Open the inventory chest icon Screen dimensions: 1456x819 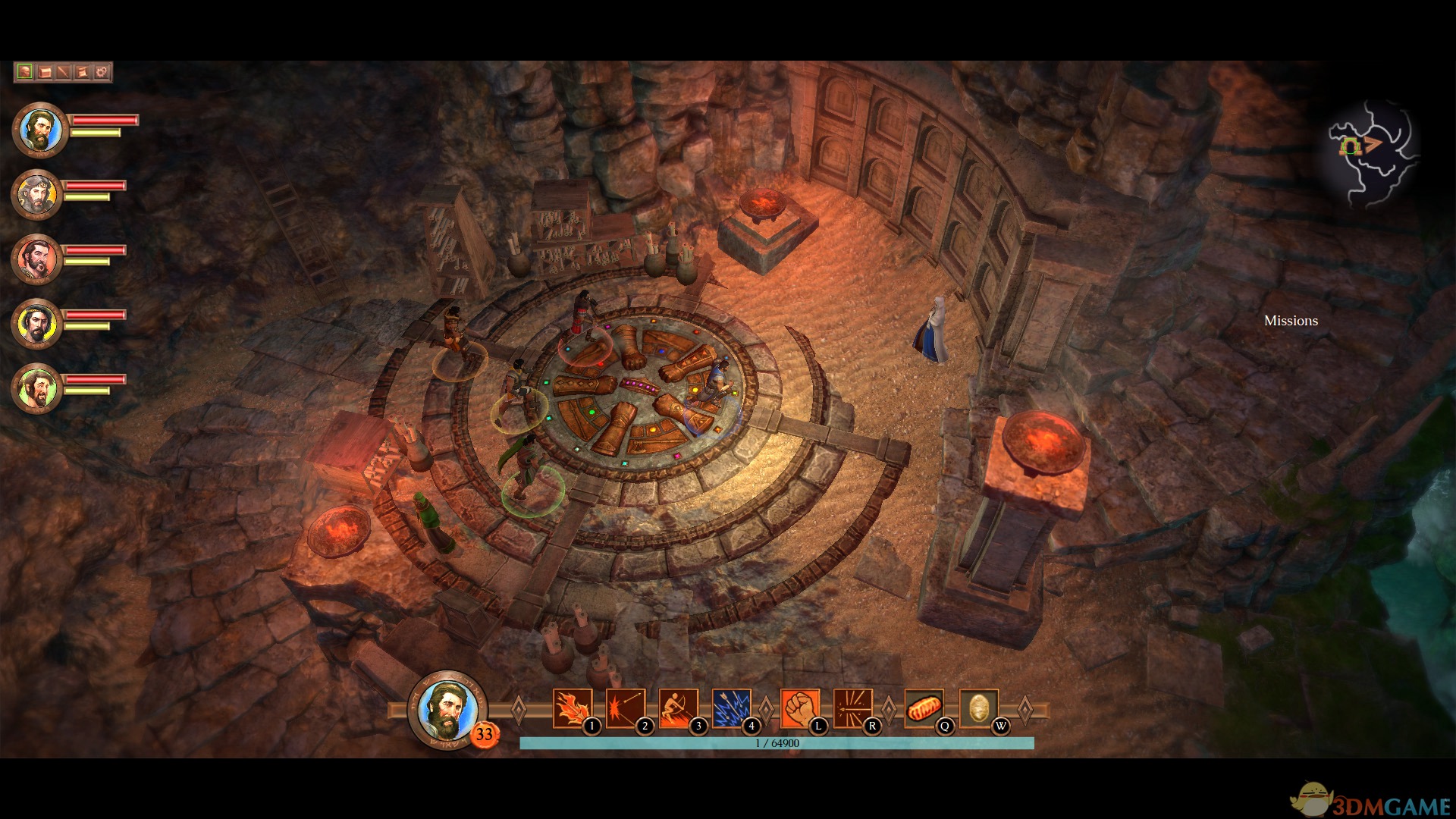click(45, 72)
